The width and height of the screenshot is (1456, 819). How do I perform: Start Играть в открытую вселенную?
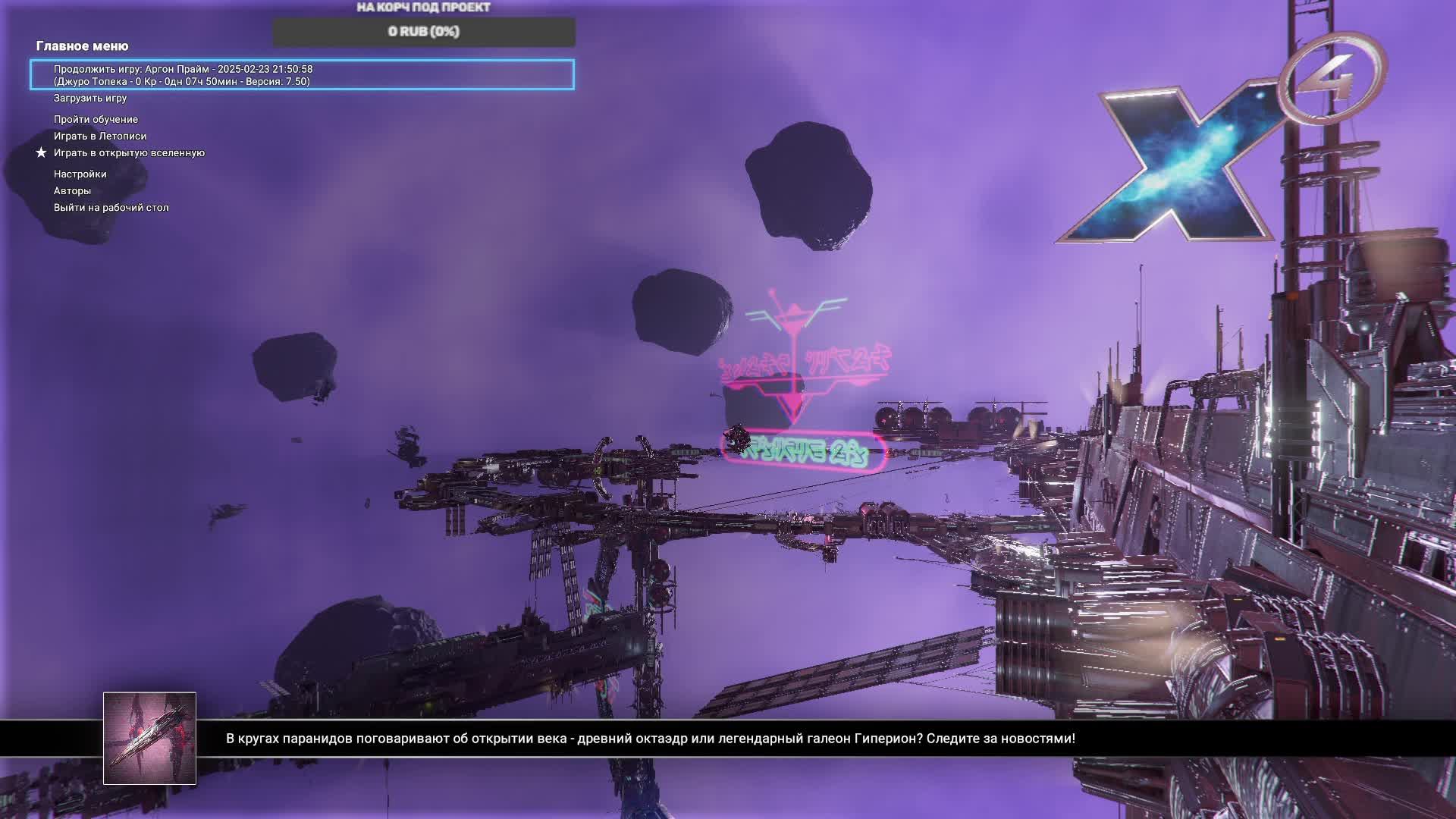click(129, 152)
